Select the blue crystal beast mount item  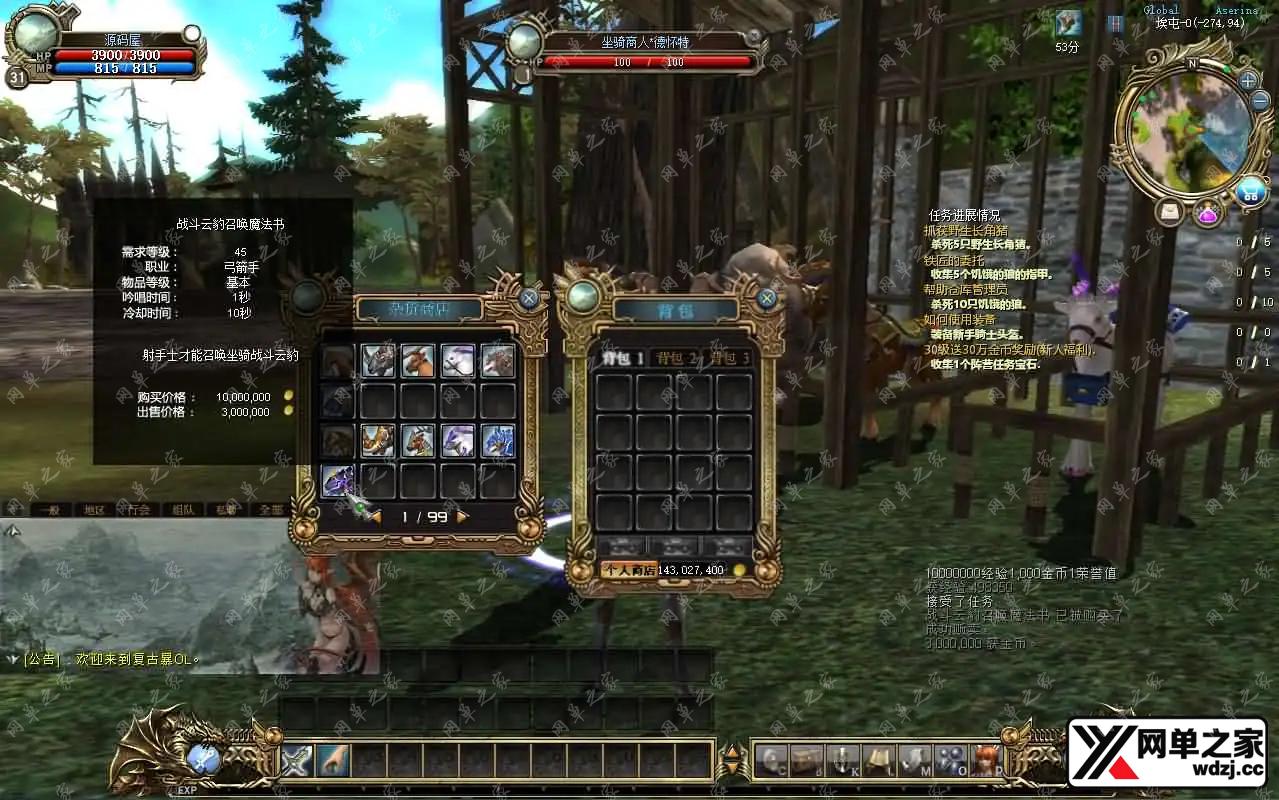[x=497, y=440]
